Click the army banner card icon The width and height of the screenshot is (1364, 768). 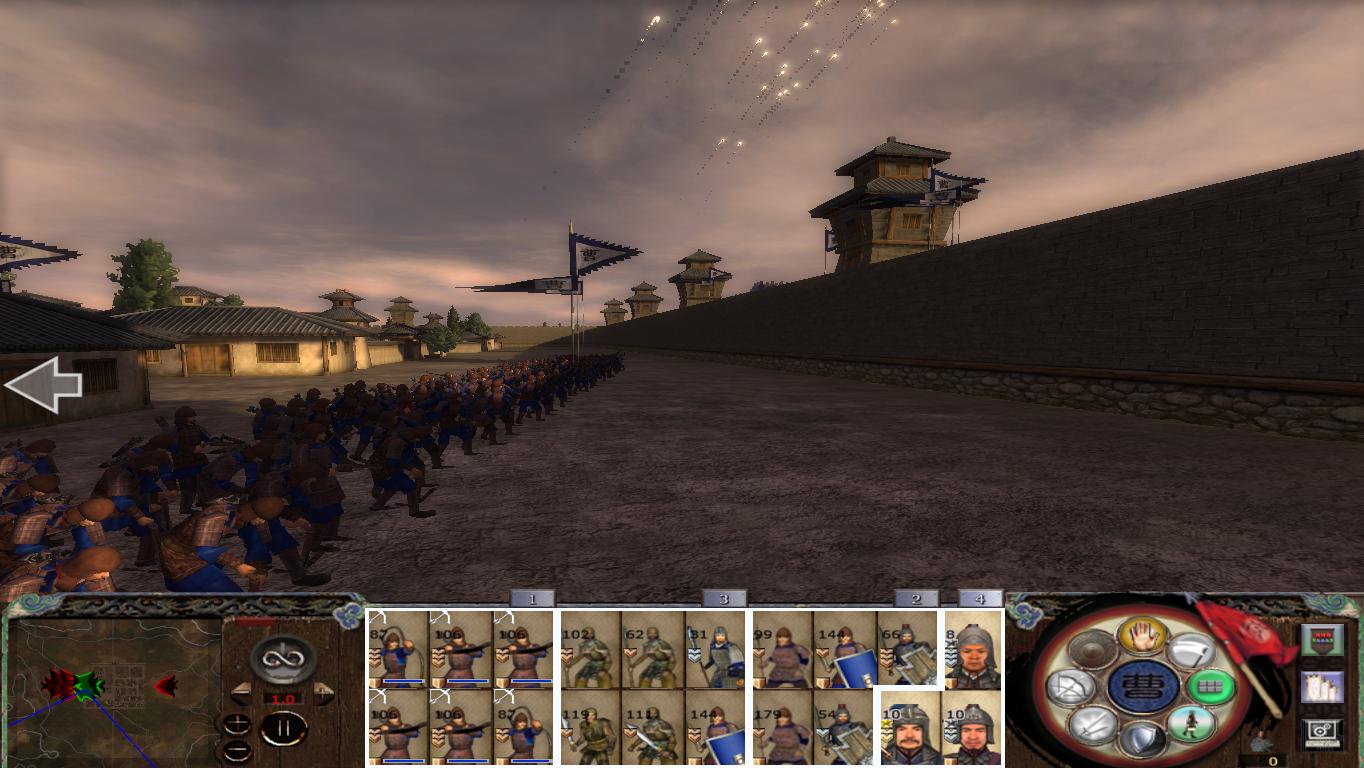click(1321, 641)
